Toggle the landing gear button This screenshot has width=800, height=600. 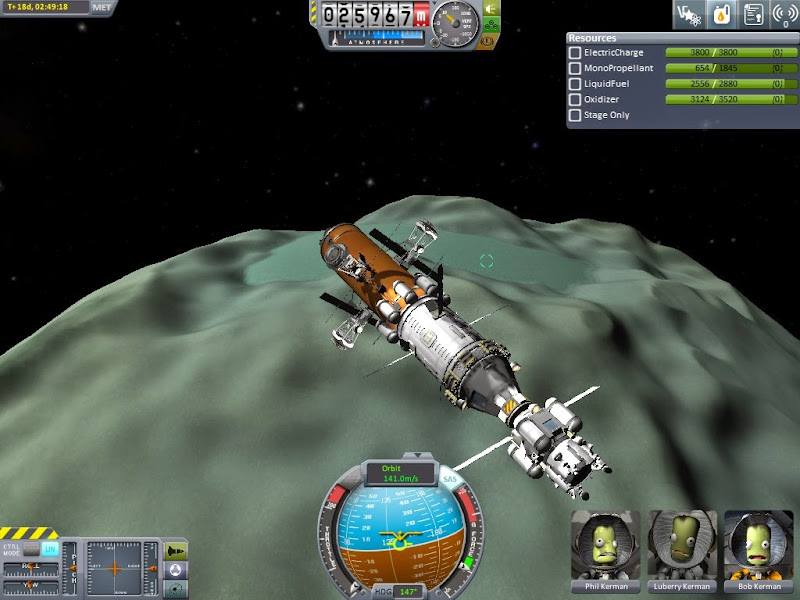(x=491, y=26)
